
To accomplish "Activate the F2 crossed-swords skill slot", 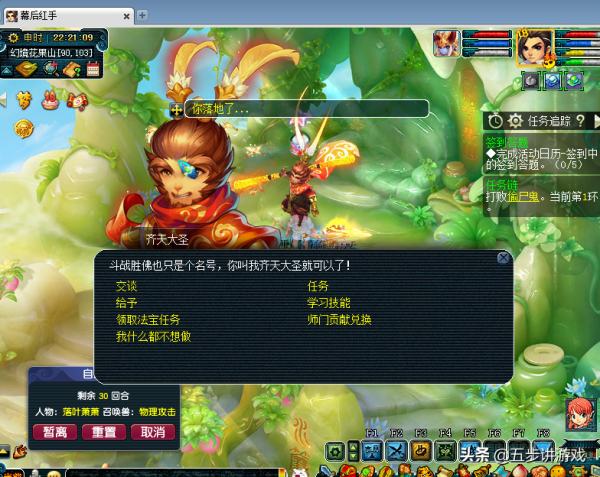I will (396, 451).
